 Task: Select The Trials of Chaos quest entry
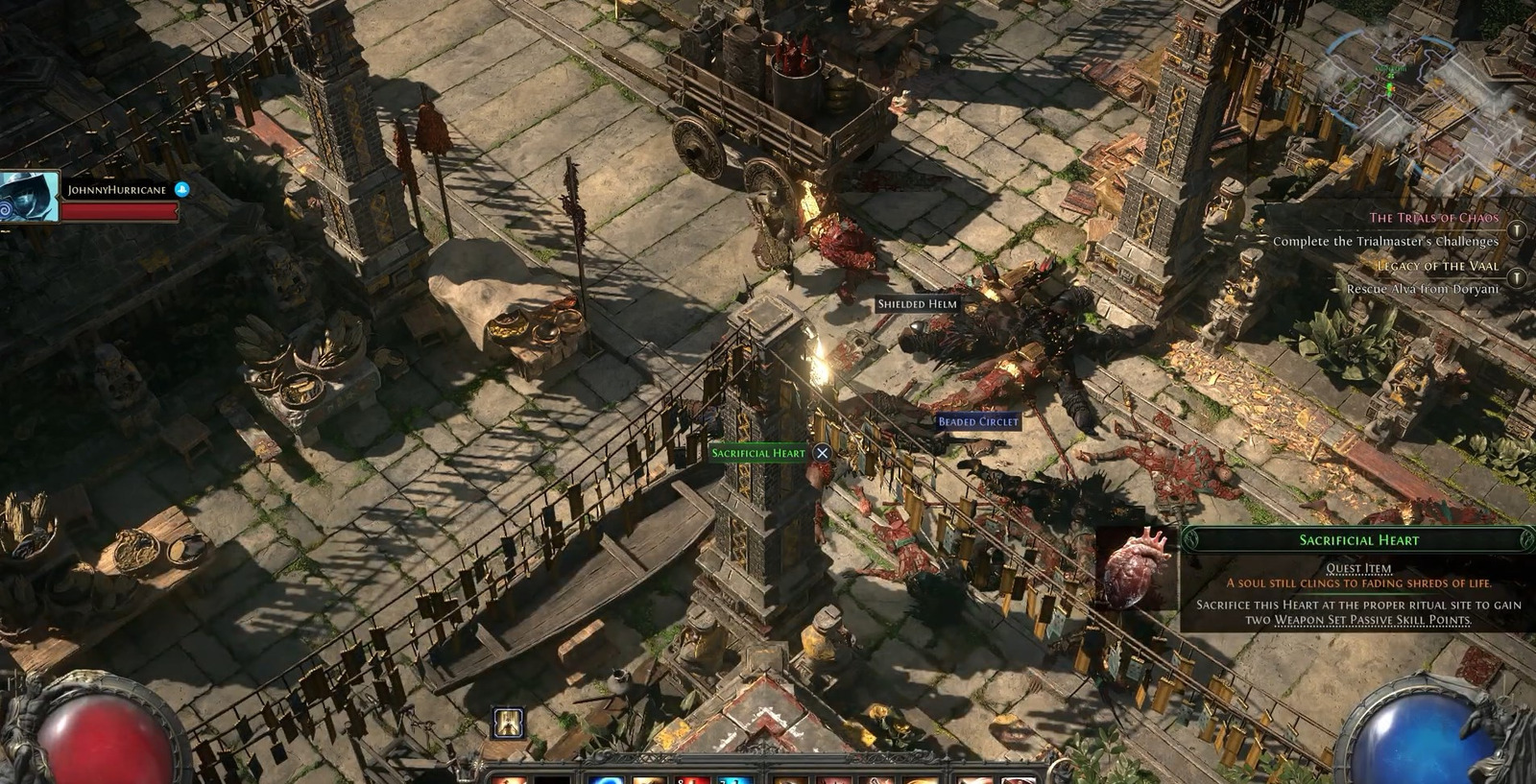click(x=1432, y=218)
